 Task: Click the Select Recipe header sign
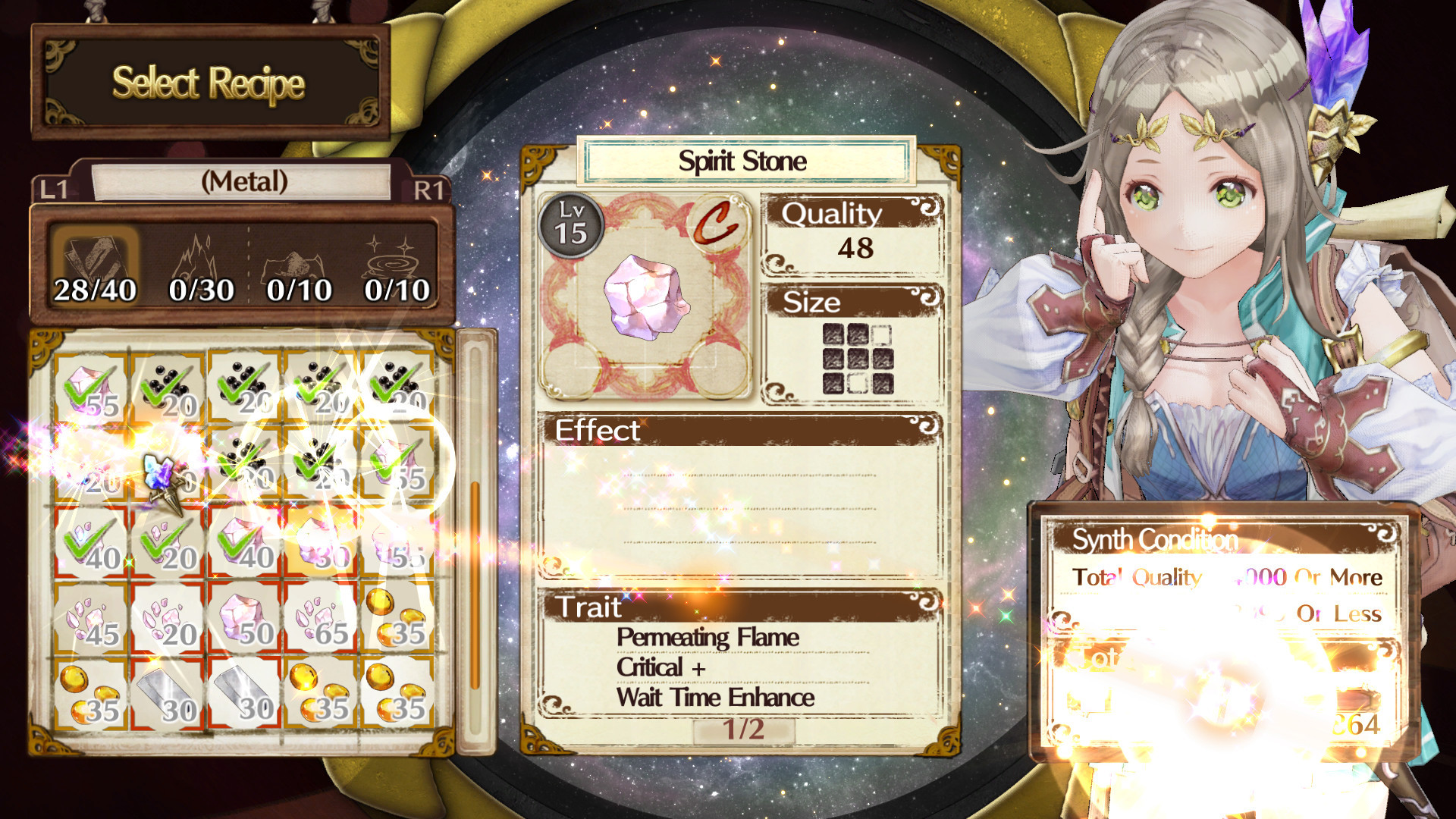(x=209, y=83)
